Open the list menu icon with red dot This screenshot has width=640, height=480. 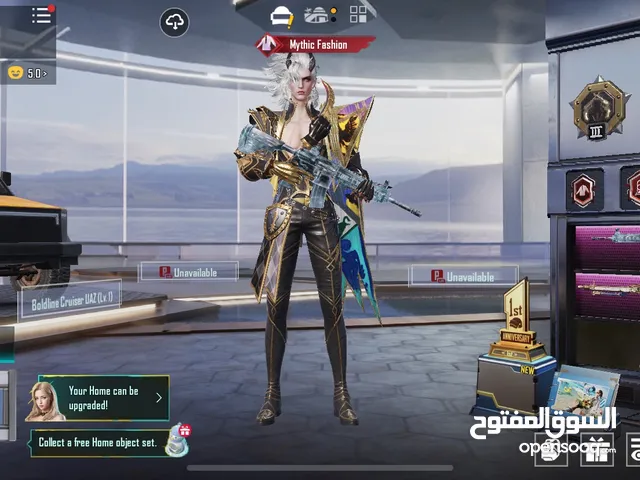coord(41,15)
